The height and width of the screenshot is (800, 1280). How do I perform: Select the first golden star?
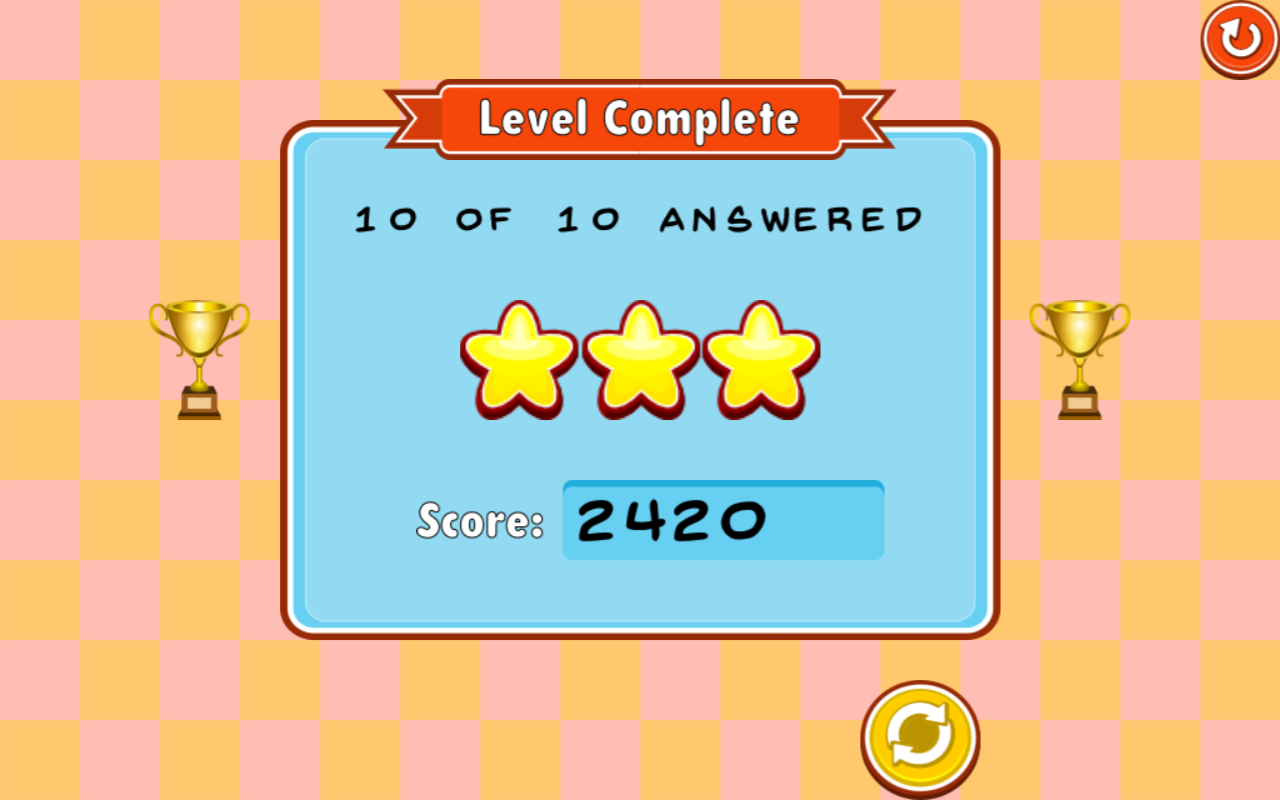(520, 360)
